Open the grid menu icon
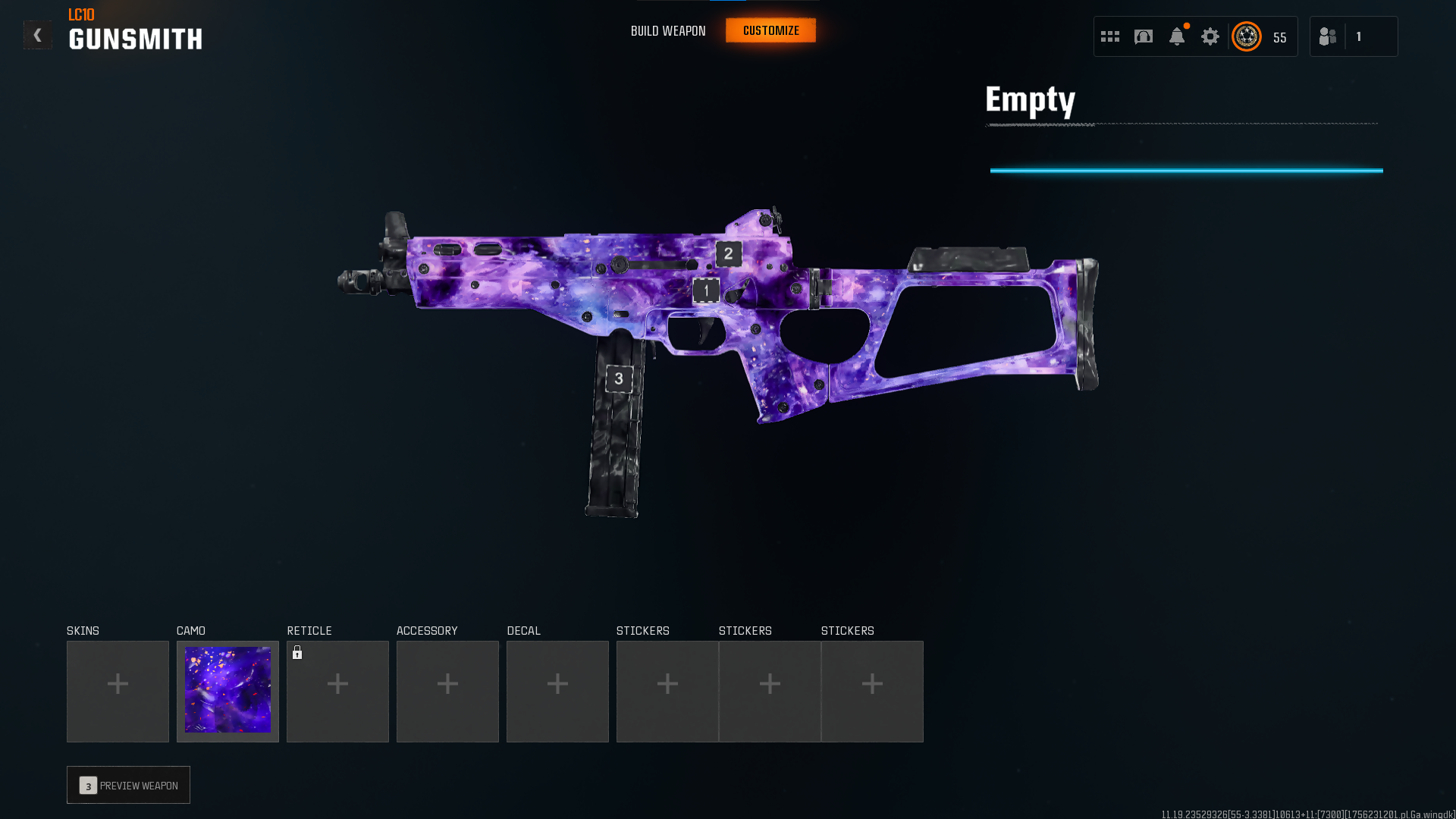The width and height of the screenshot is (1456, 819). pos(1110,36)
